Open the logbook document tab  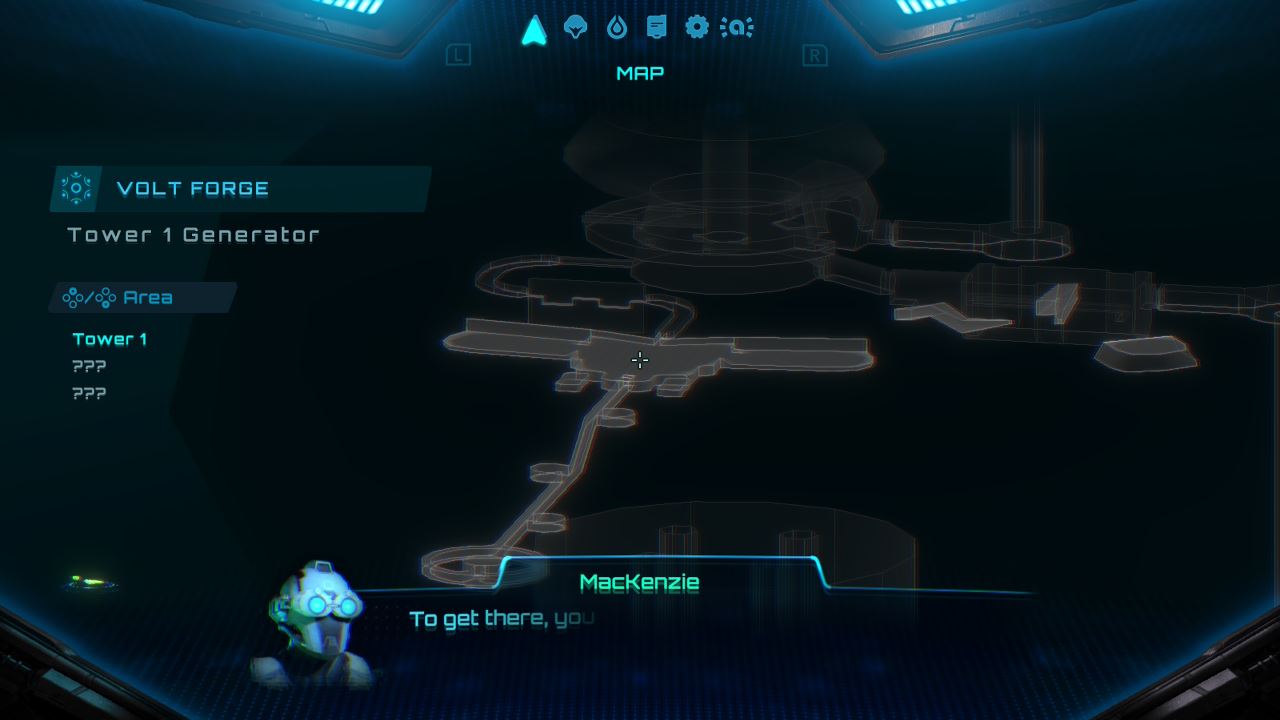tap(656, 27)
